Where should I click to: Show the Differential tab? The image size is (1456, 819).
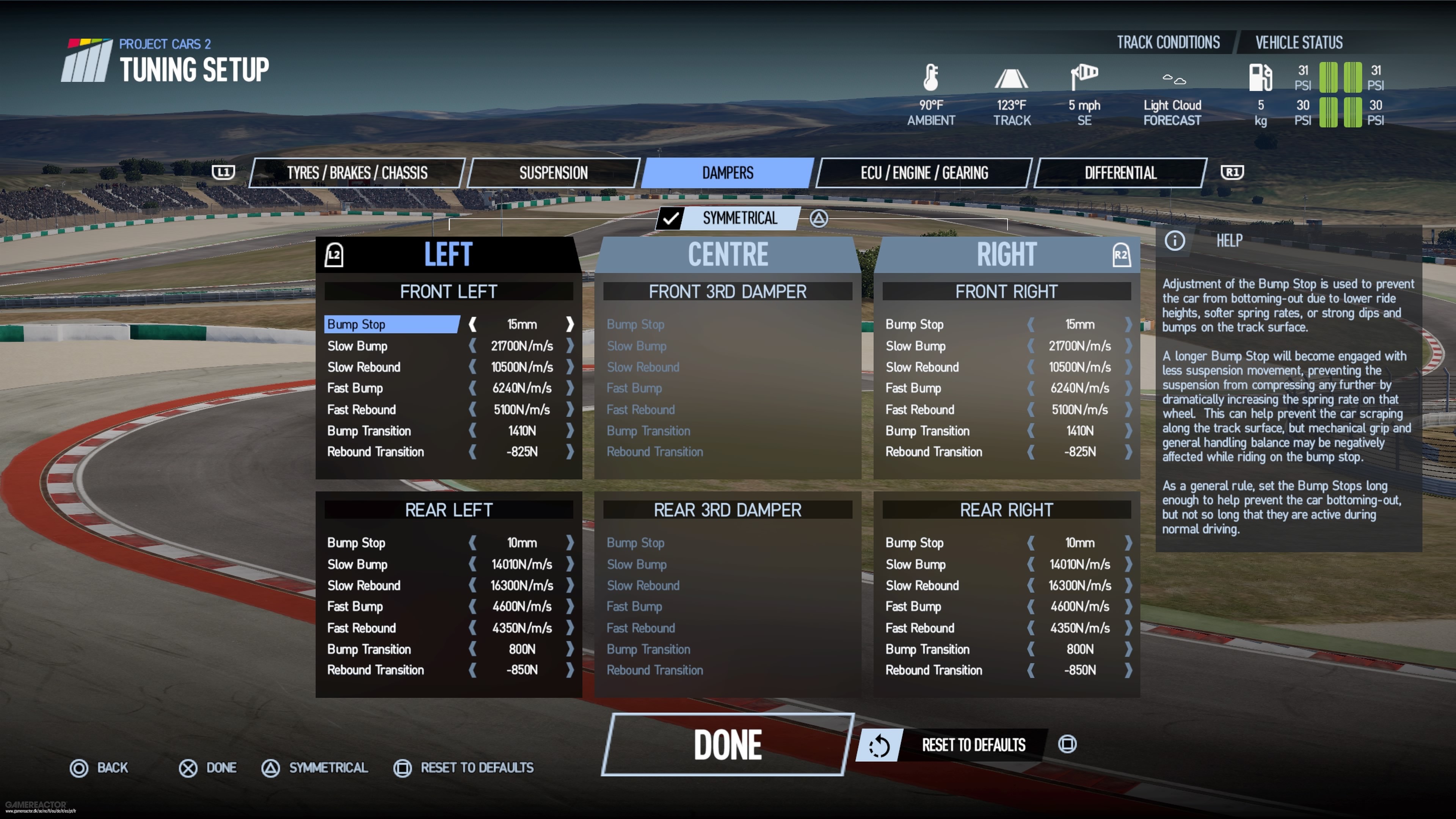[x=1120, y=173]
